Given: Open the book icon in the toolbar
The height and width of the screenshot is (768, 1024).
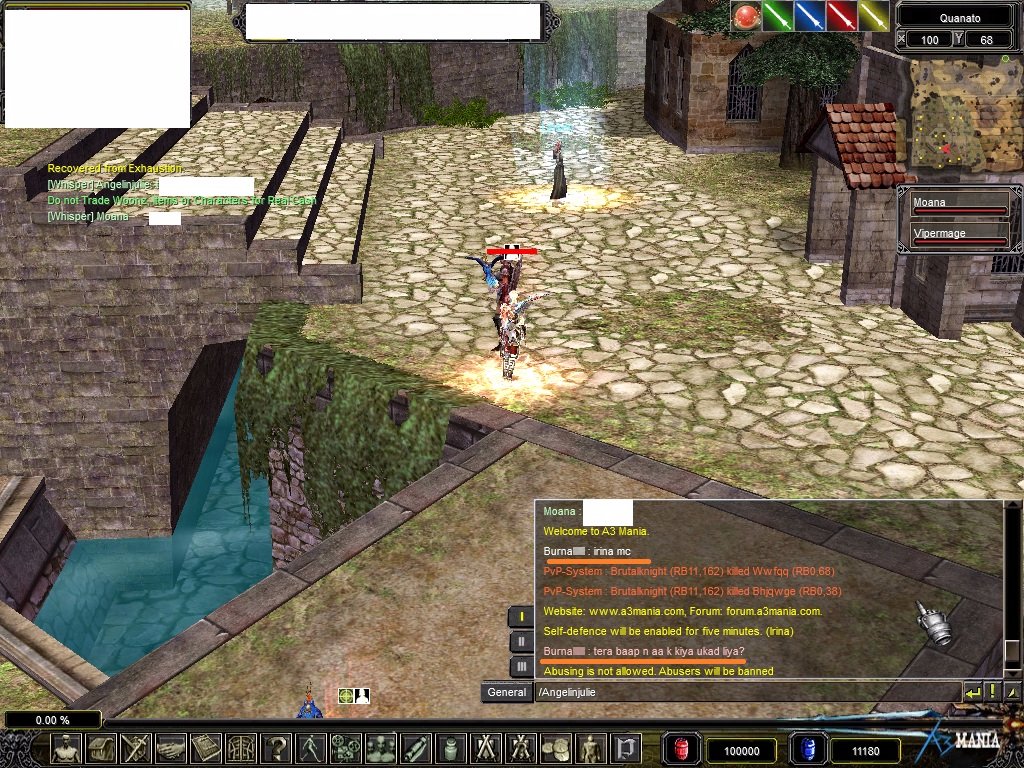Looking at the screenshot, I should 206,748.
